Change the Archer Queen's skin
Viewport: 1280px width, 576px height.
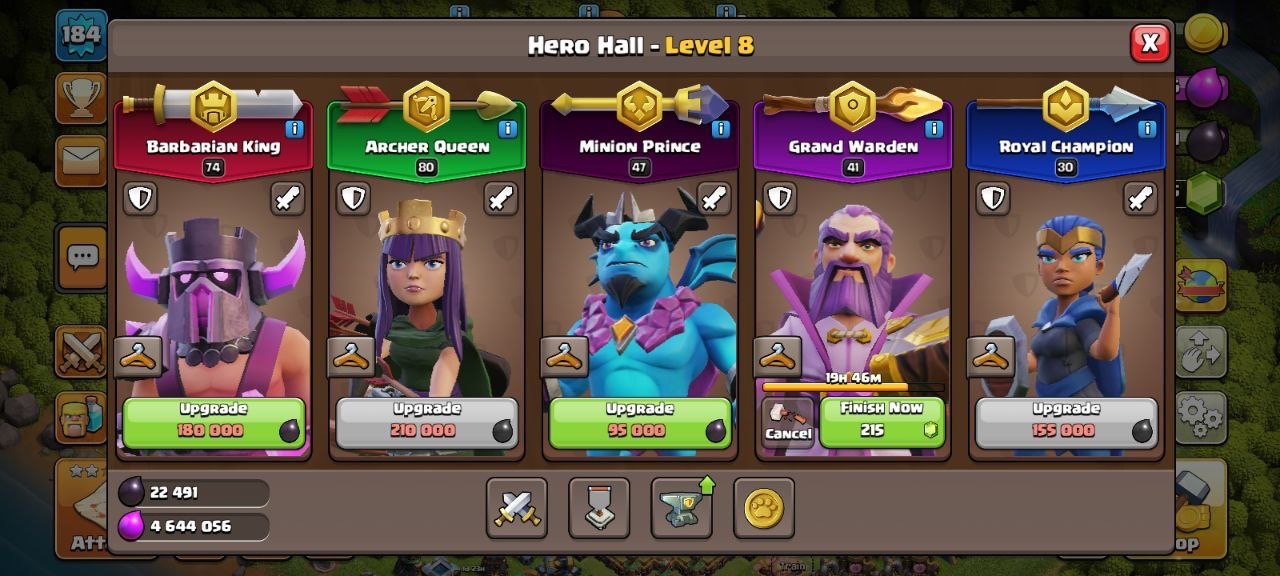[x=352, y=356]
